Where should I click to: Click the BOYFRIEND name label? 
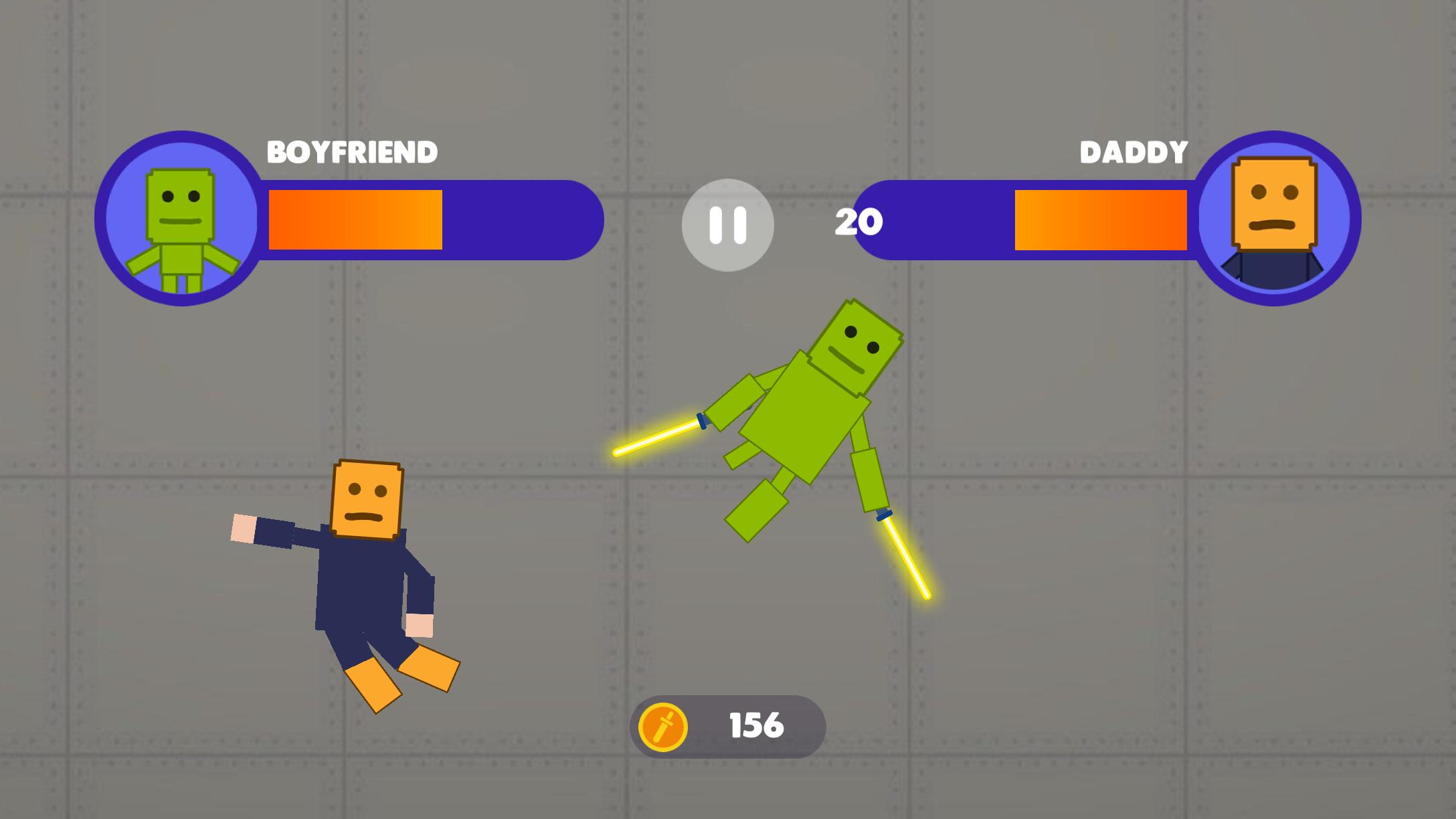pyautogui.click(x=353, y=152)
